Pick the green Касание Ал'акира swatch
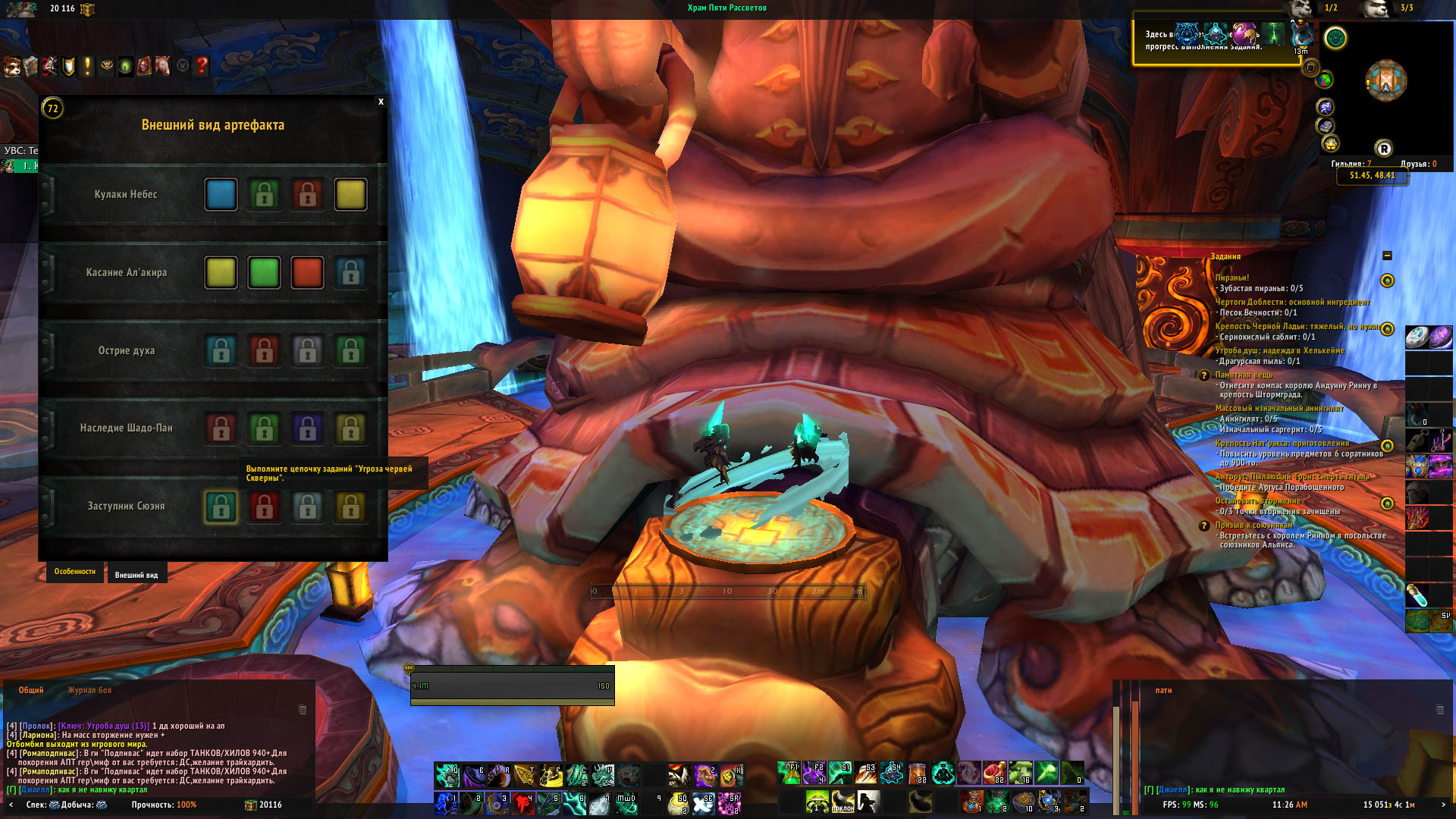The image size is (1456, 819). pyautogui.click(x=264, y=272)
